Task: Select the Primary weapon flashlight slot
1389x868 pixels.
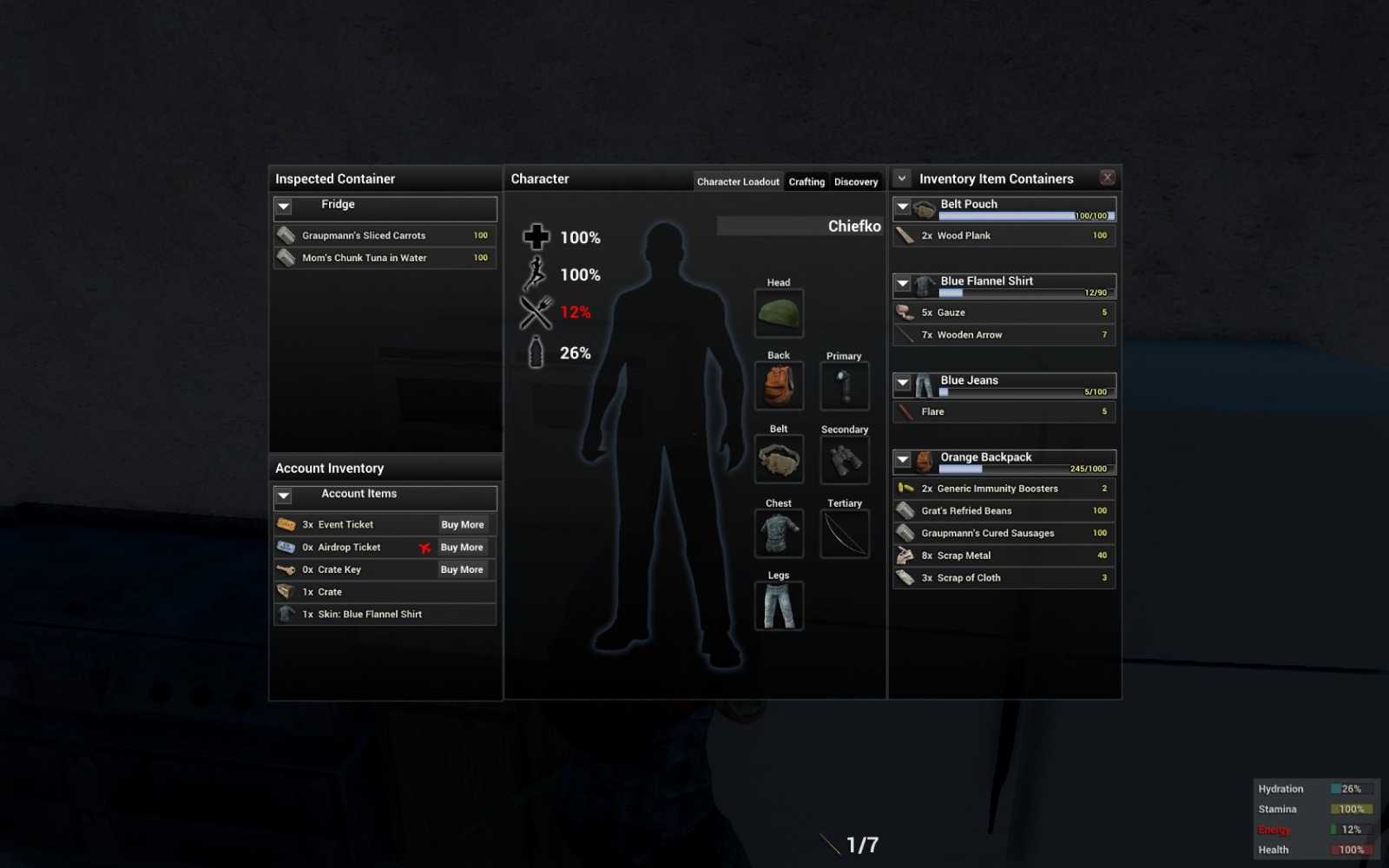Action: [844, 386]
